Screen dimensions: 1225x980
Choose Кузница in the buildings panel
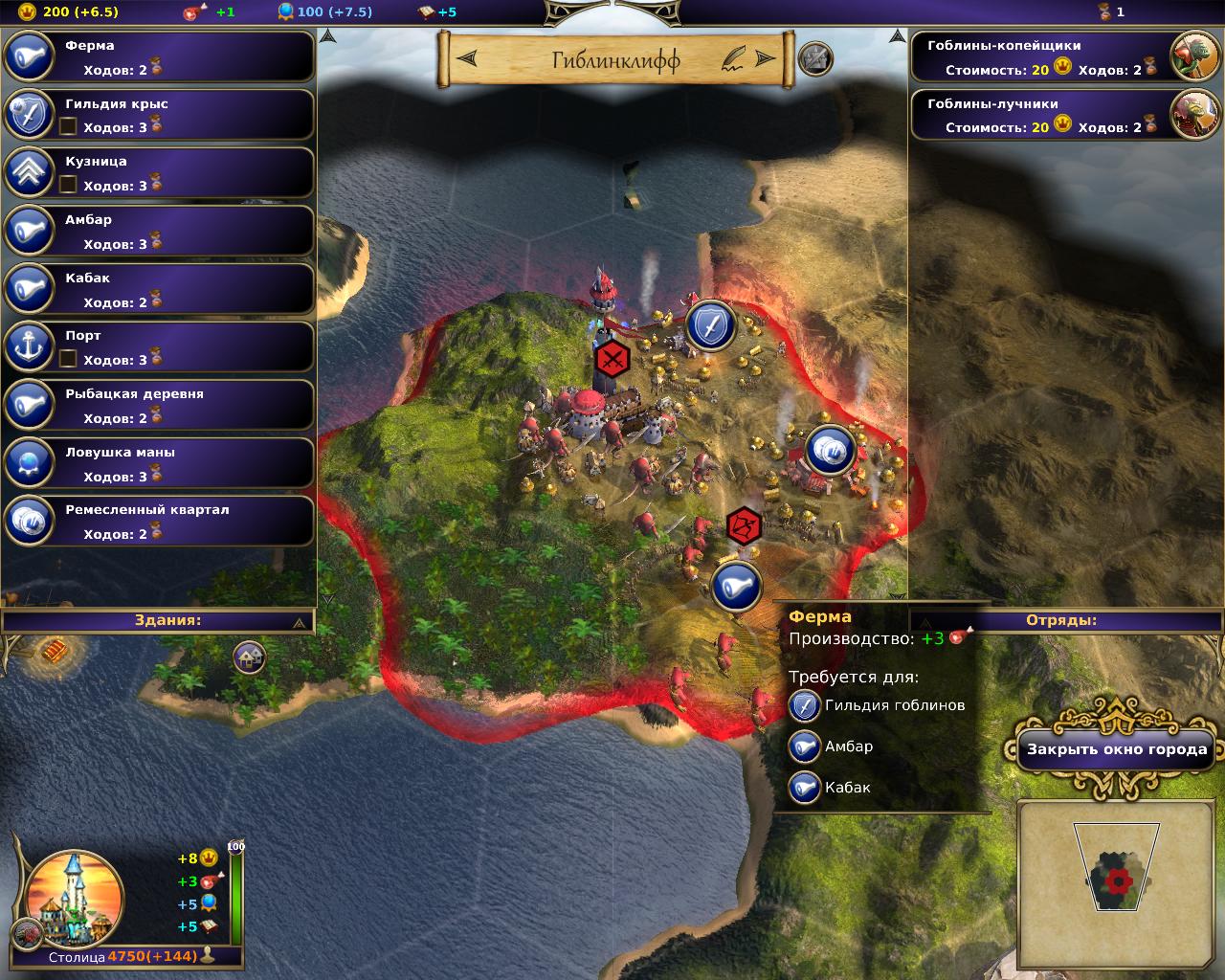[x=159, y=173]
